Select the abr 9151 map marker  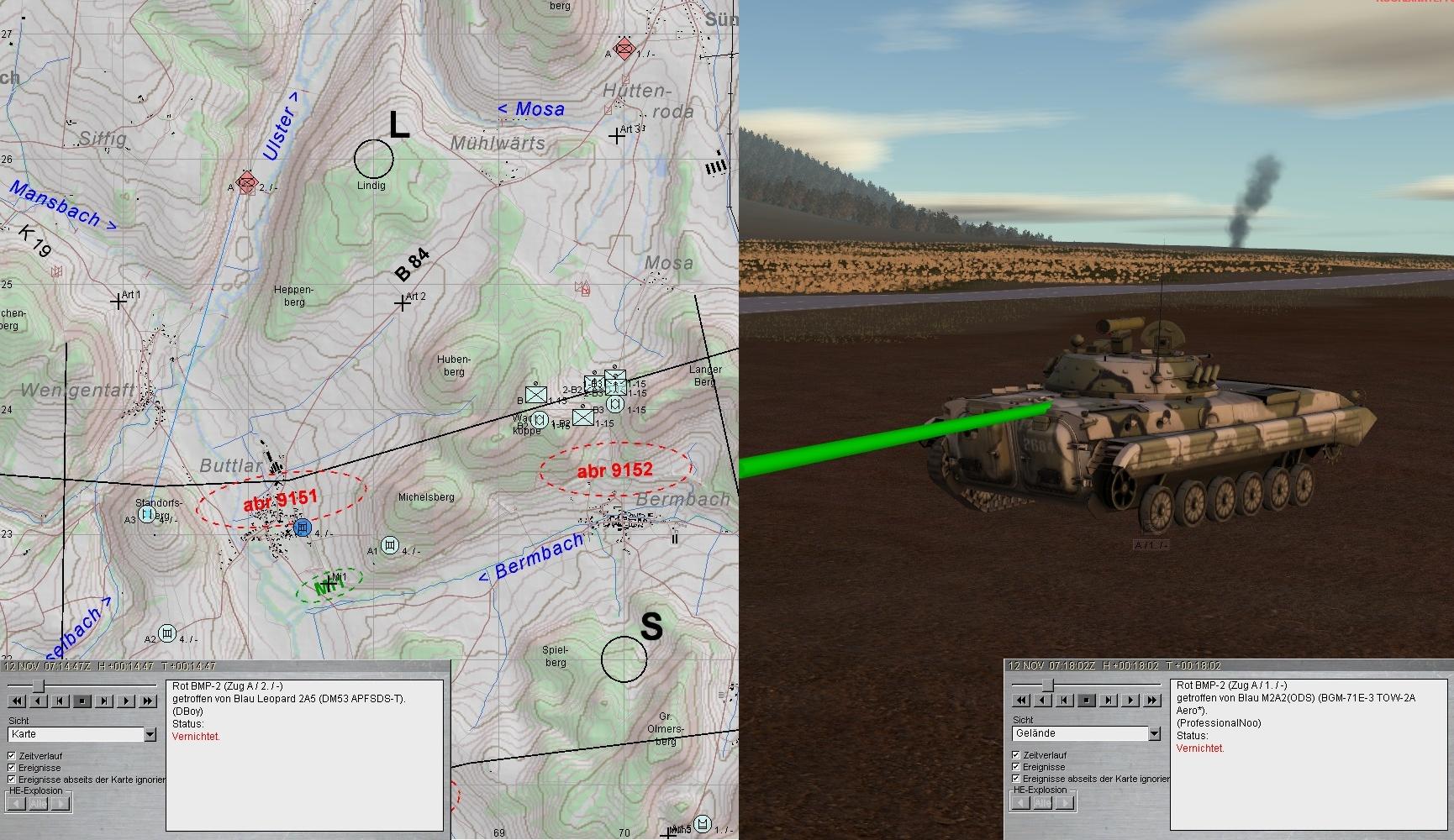(x=280, y=501)
